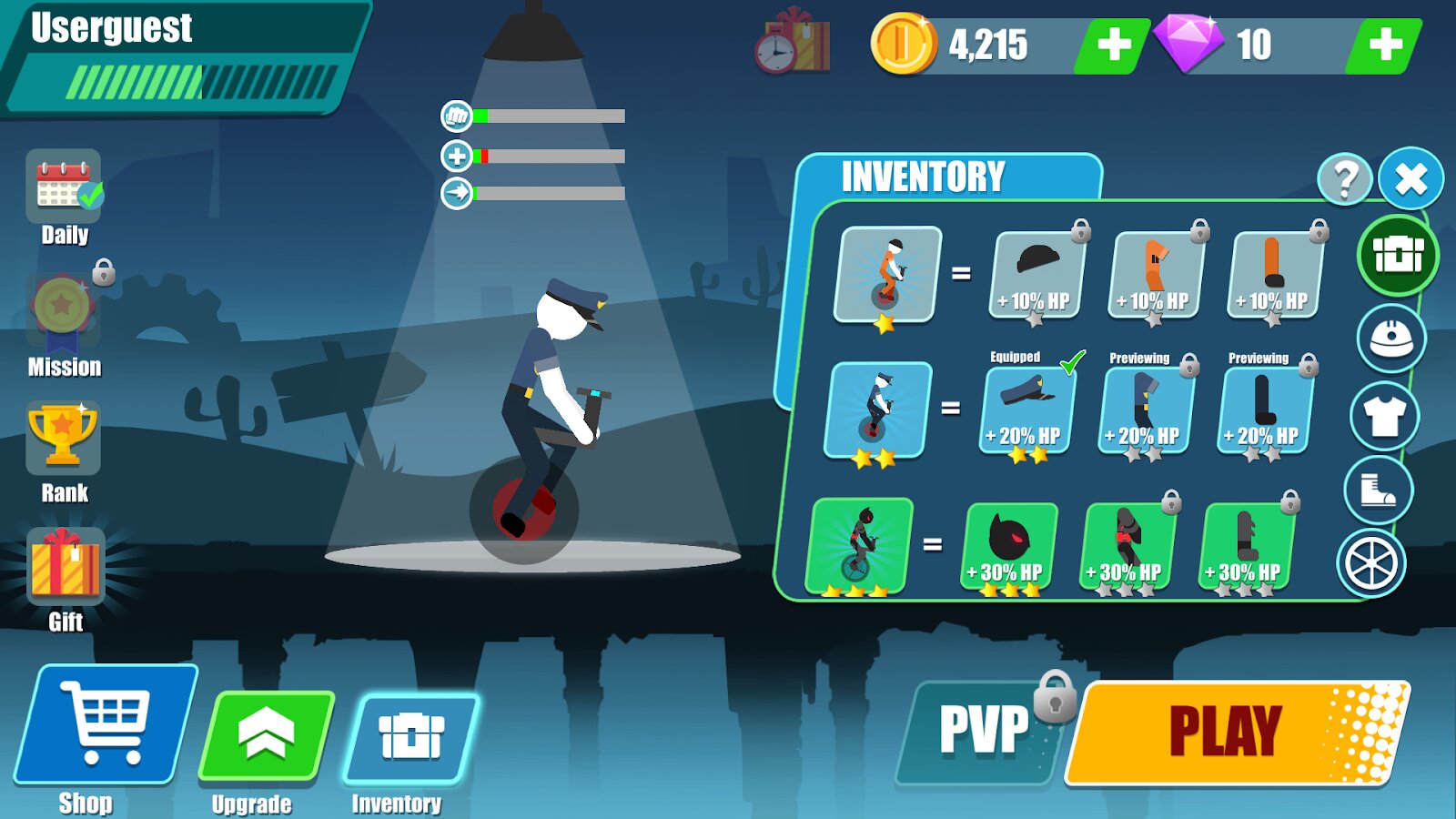Choose the green ninja costume set

click(x=858, y=544)
